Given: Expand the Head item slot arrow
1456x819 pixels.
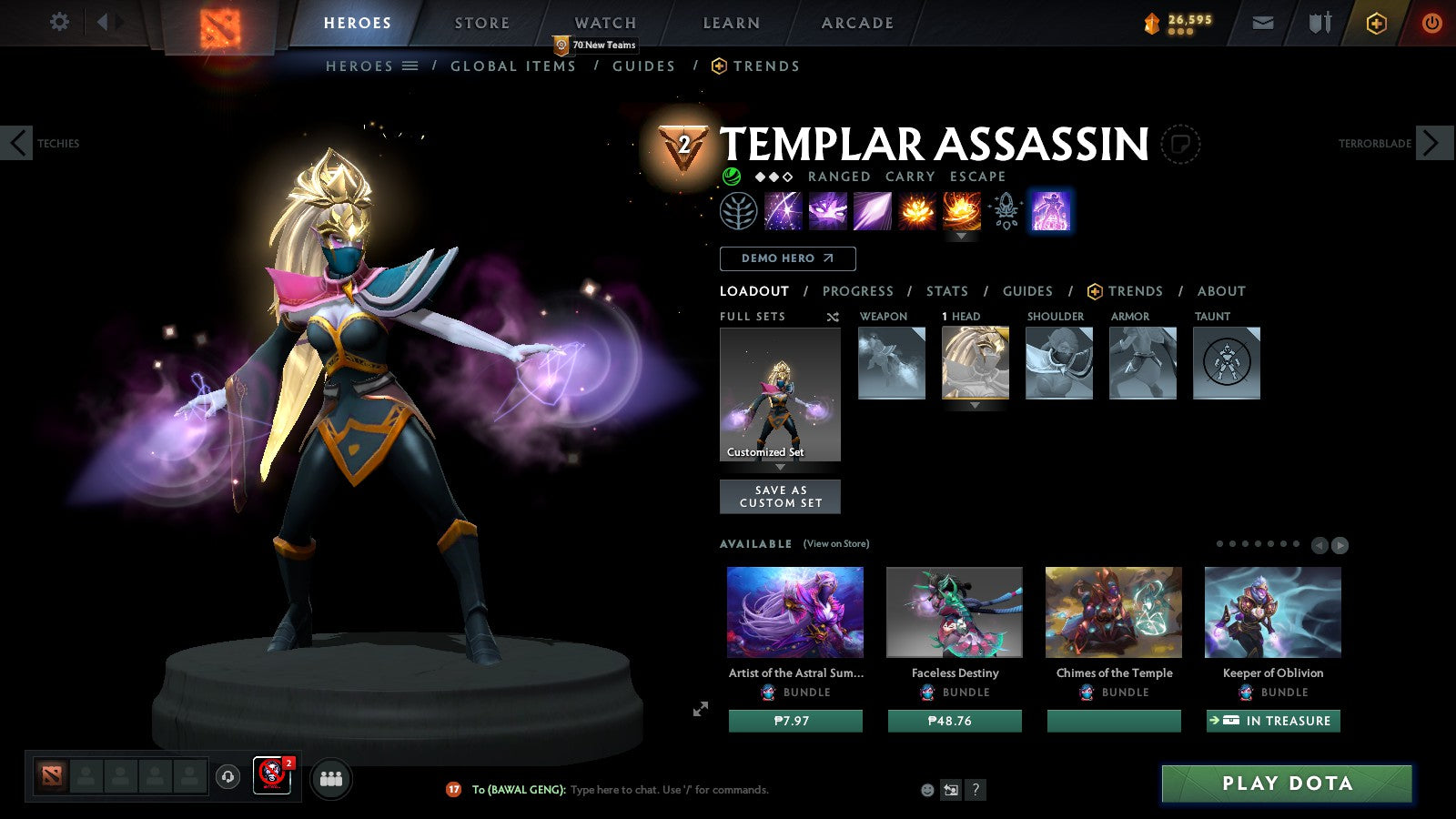Looking at the screenshot, I should point(976,407).
